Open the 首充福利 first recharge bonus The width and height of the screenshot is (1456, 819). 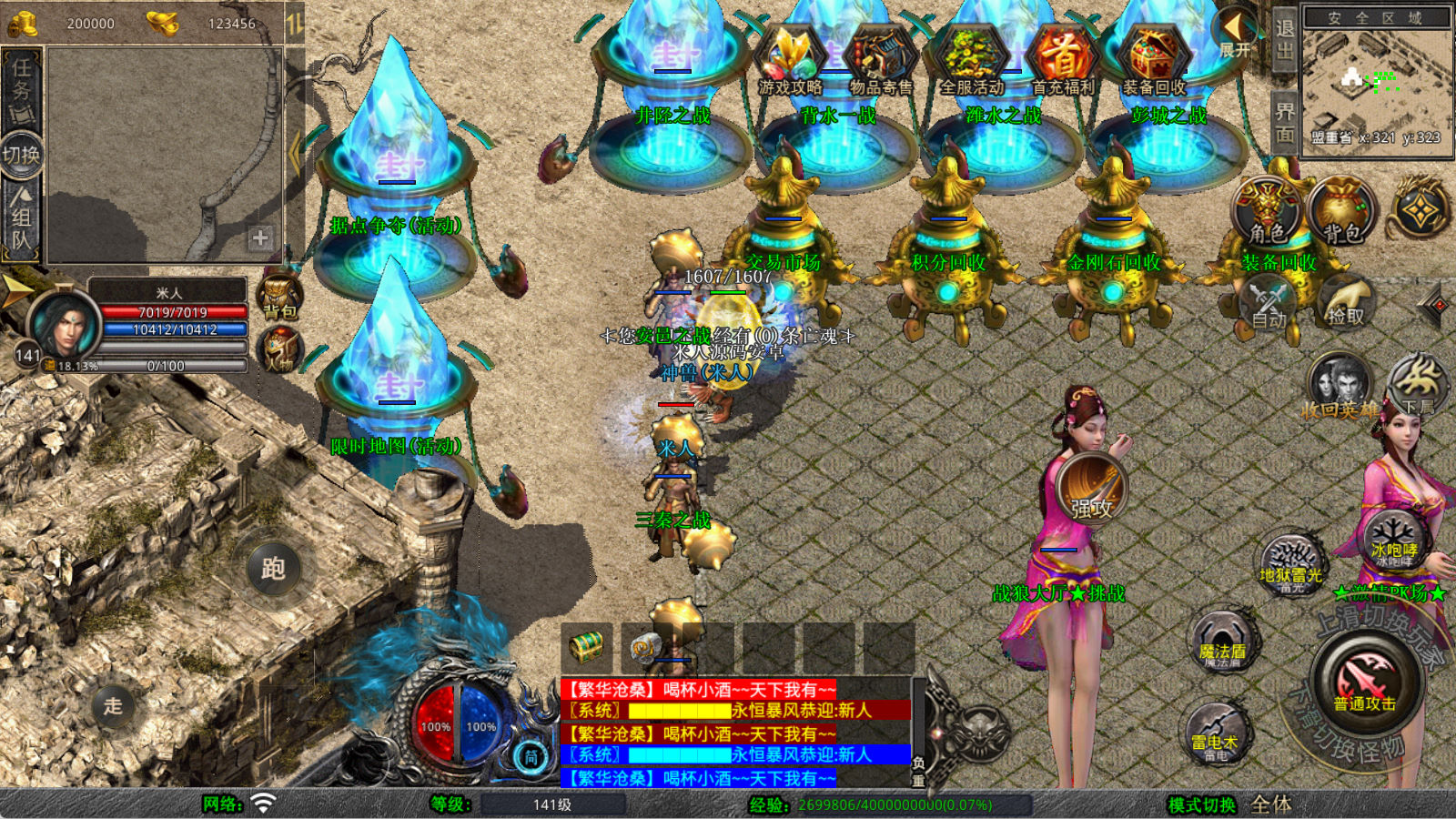coord(1062,60)
